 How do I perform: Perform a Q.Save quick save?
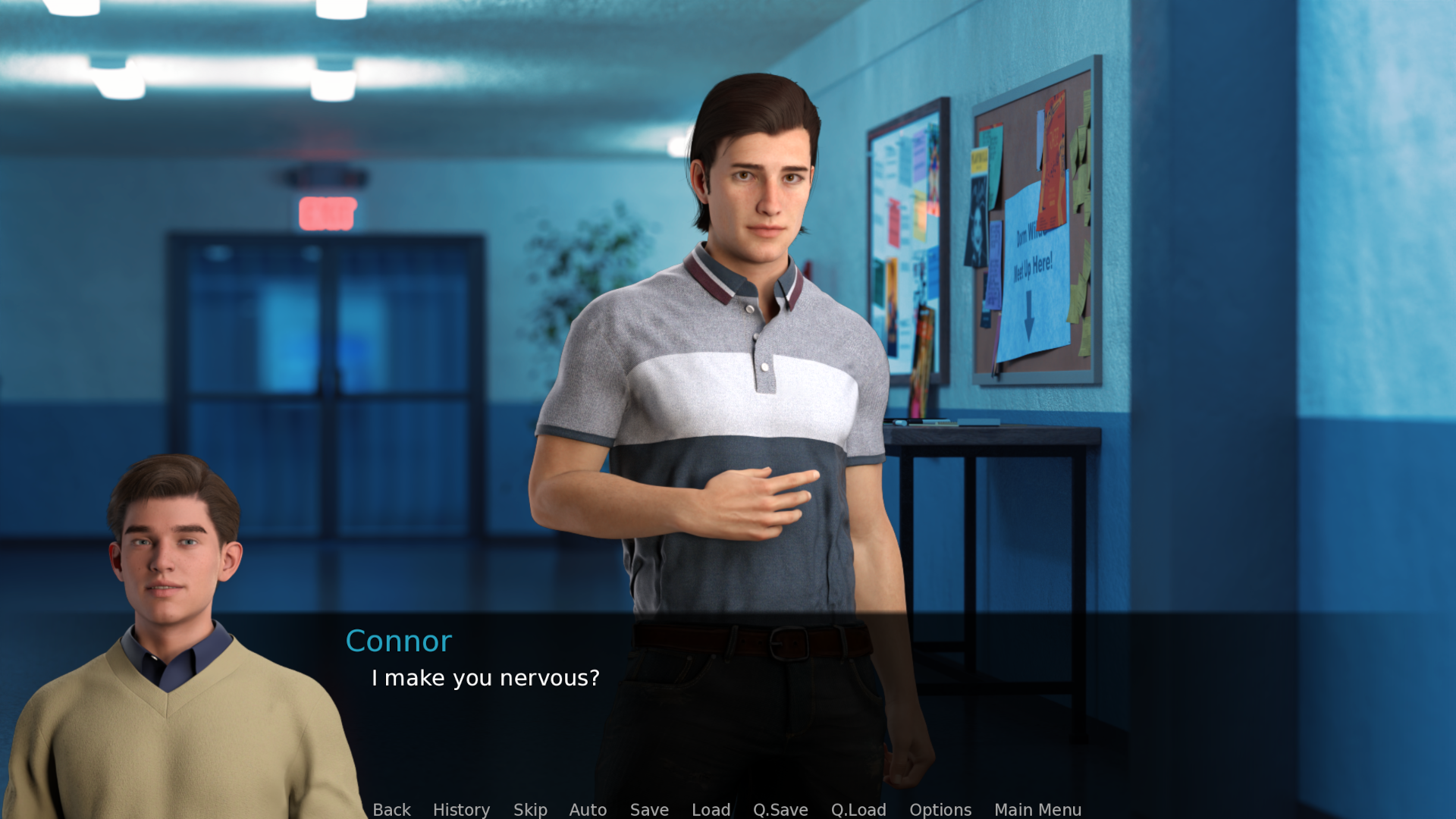click(780, 810)
